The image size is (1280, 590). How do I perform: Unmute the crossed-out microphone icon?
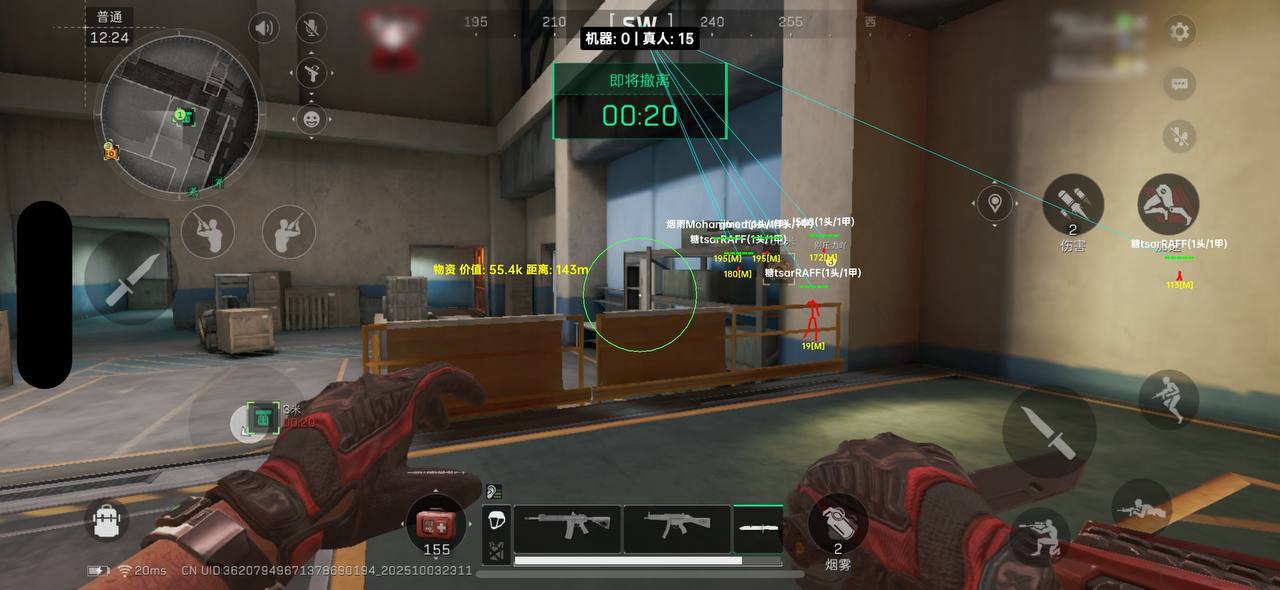313,27
